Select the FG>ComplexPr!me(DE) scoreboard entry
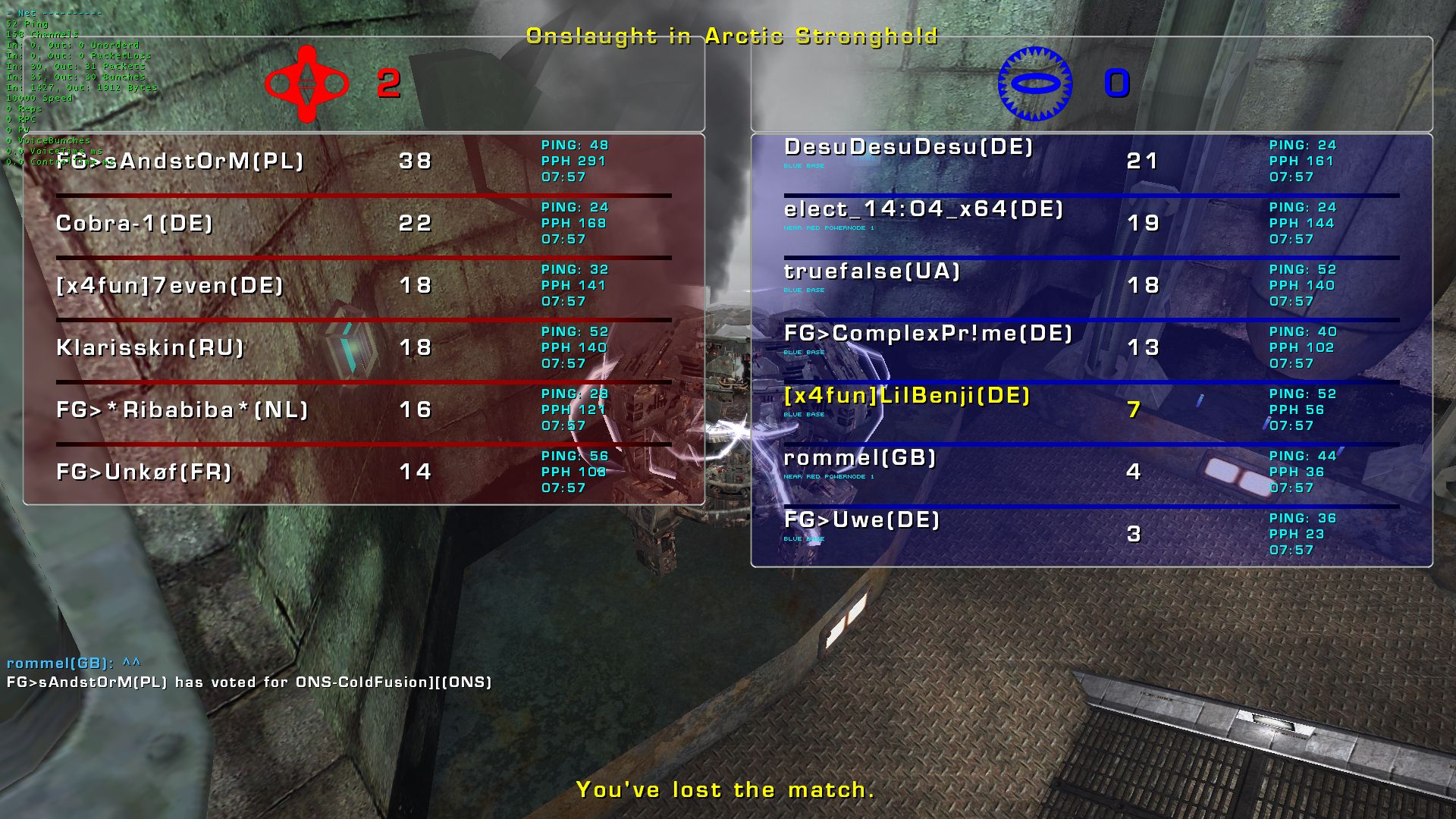The width and height of the screenshot is (1456, 819). point(928,334)
